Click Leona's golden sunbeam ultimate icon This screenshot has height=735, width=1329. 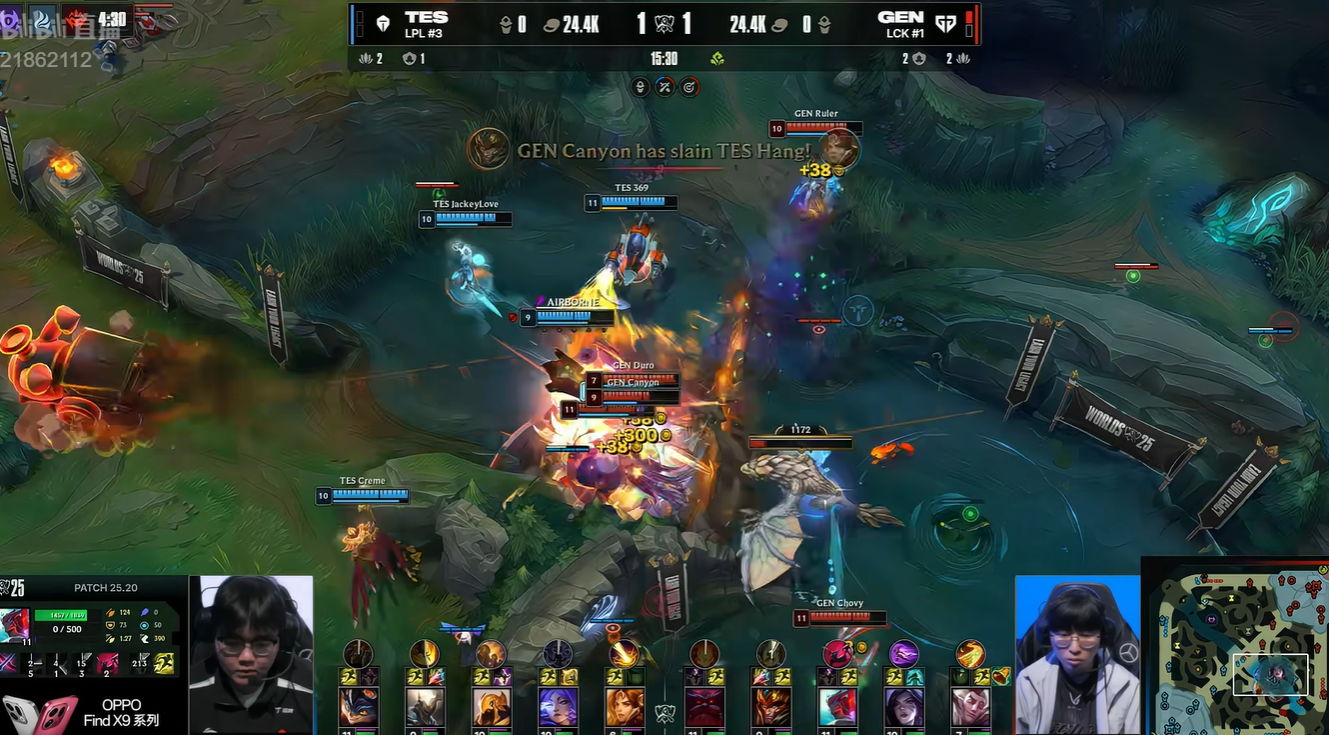click(624, 654)
